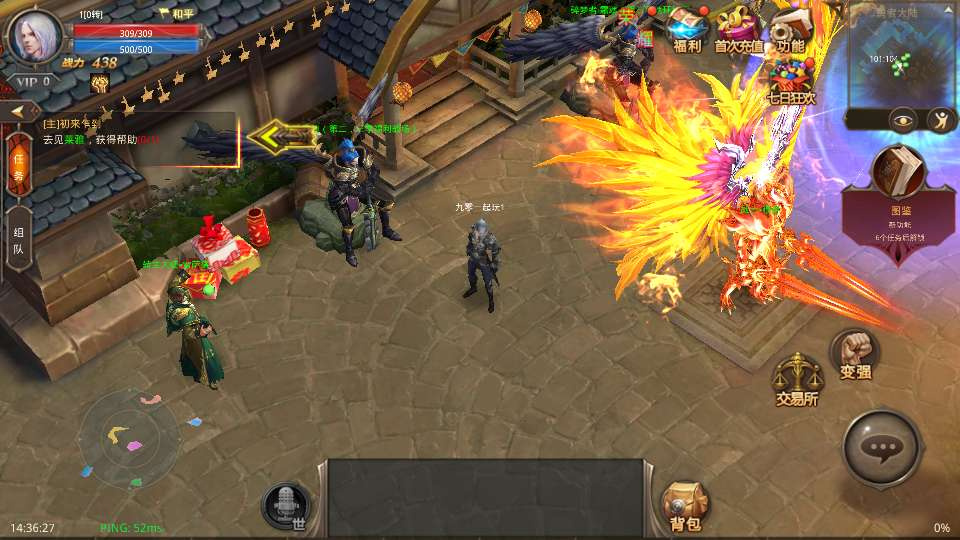Open the 图鉴 codex book

click(x=897, y=176)
